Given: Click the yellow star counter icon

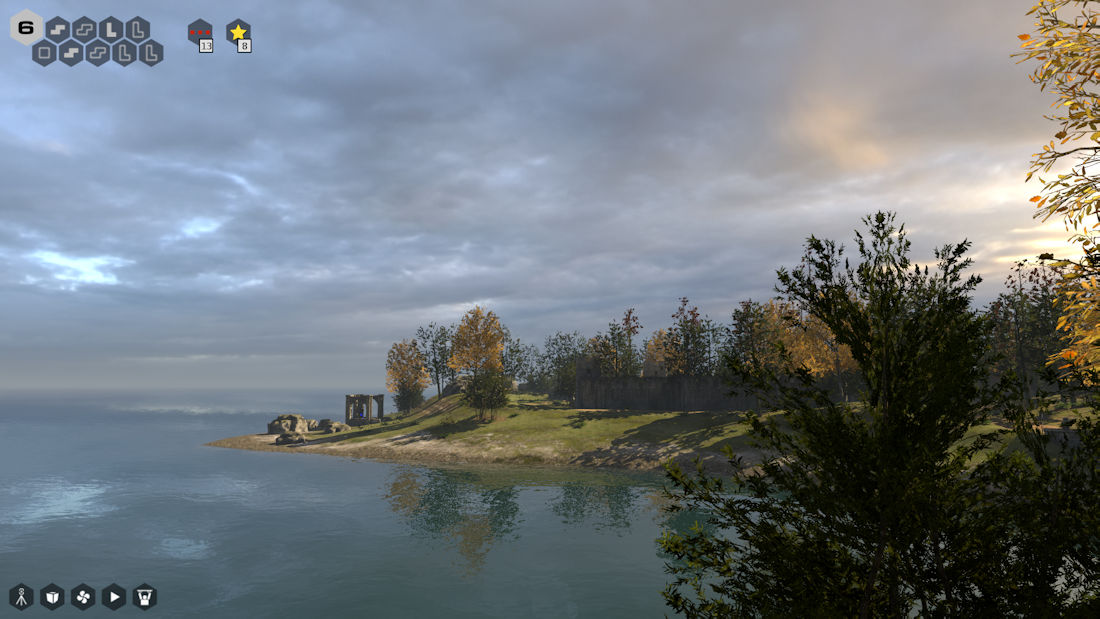Looking at the screenshot, I should pyautogui.click(x=238, y=33).
